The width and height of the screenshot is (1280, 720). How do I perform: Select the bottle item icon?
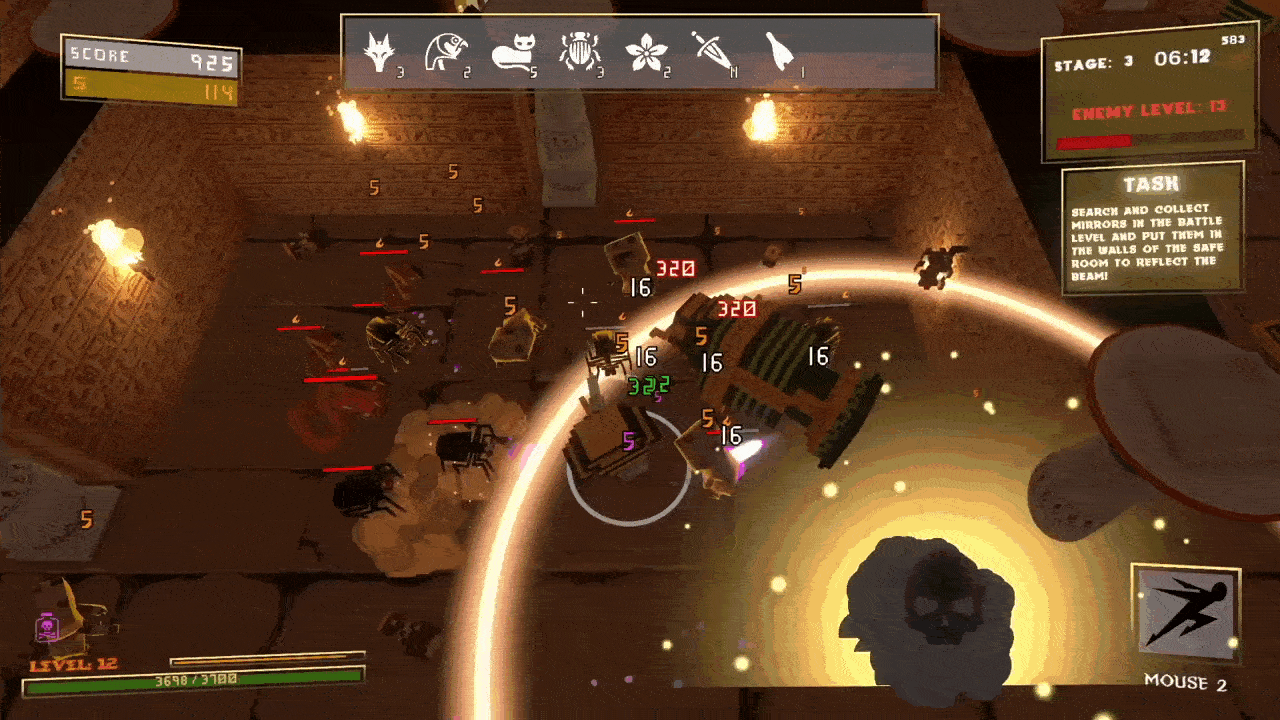(x=779, y=50)
